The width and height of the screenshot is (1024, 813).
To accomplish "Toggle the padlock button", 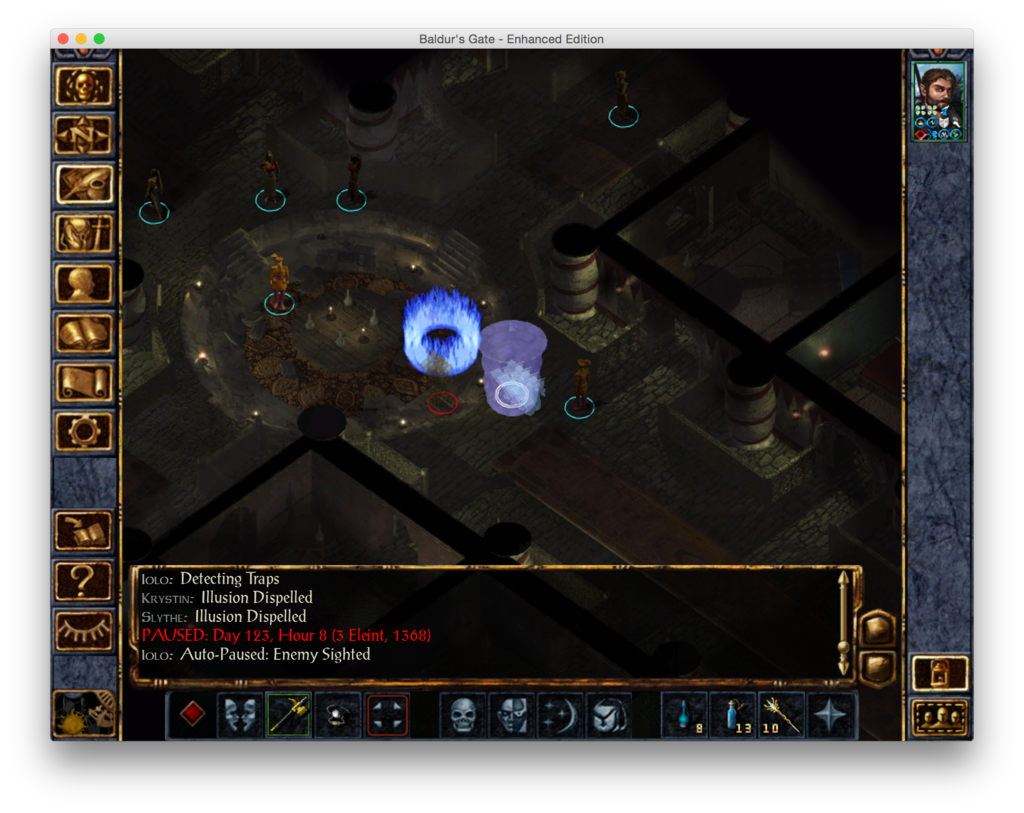I will coord(940,673).
